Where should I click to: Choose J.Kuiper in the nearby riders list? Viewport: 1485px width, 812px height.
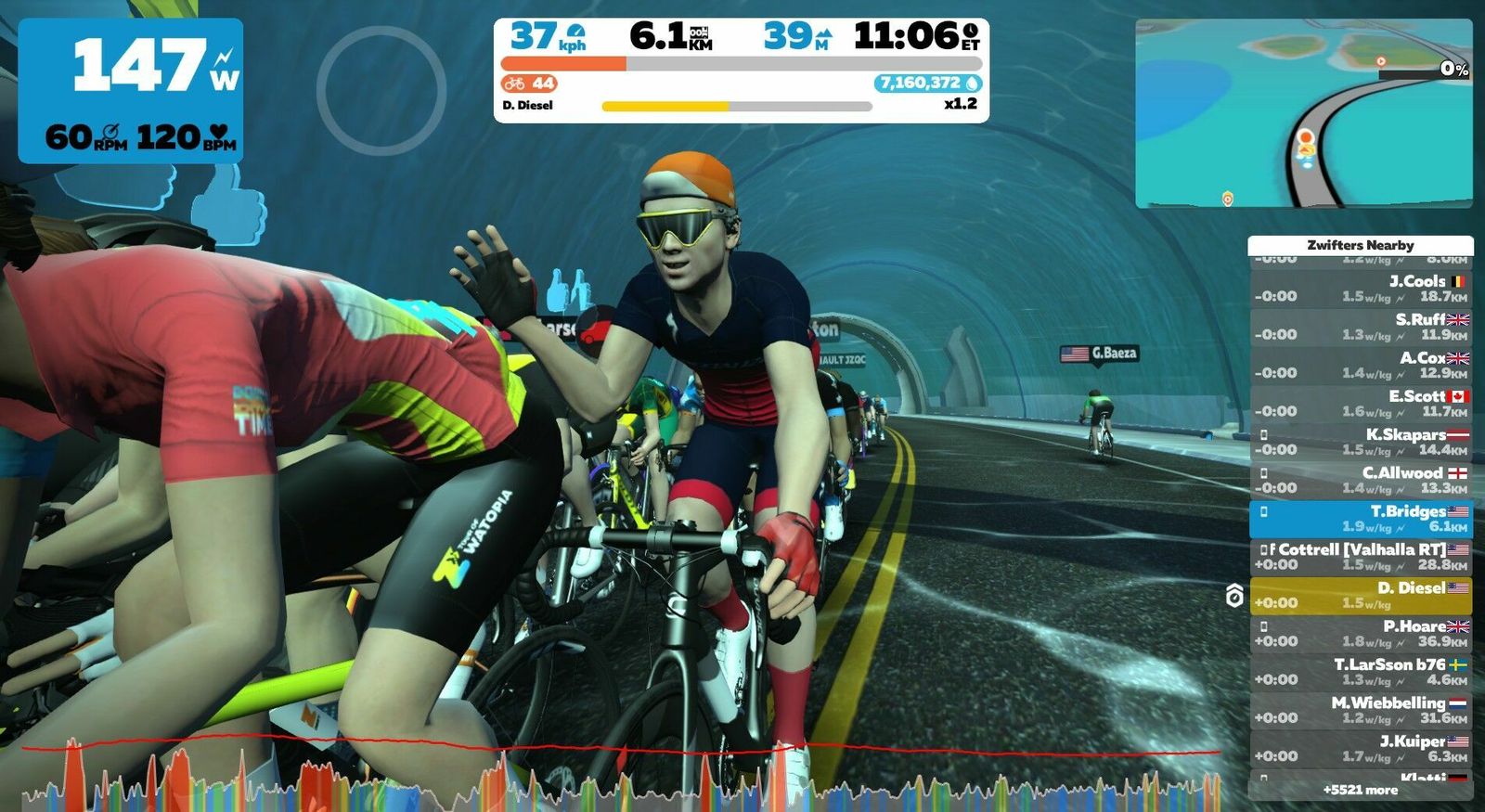click(x=1361, y=749)
